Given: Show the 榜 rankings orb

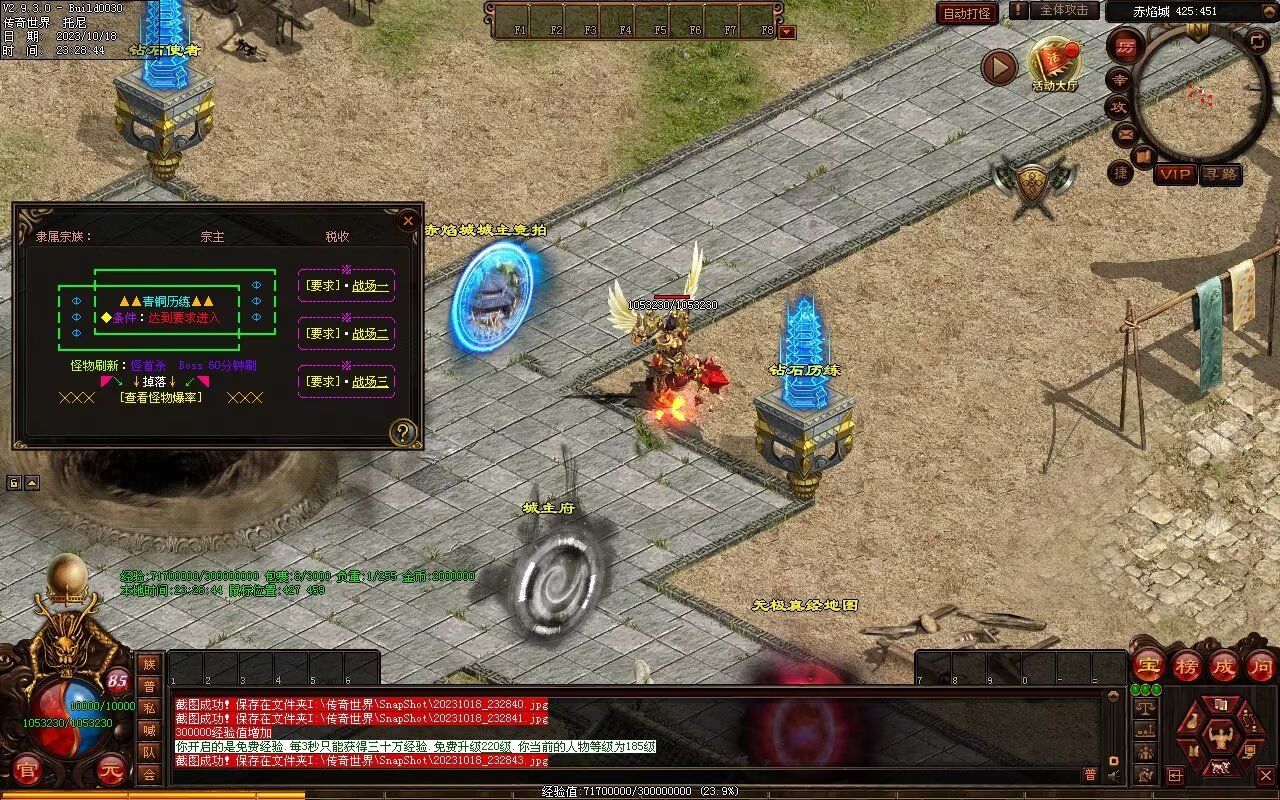Looking at the screenshot, I should 1187,665.
